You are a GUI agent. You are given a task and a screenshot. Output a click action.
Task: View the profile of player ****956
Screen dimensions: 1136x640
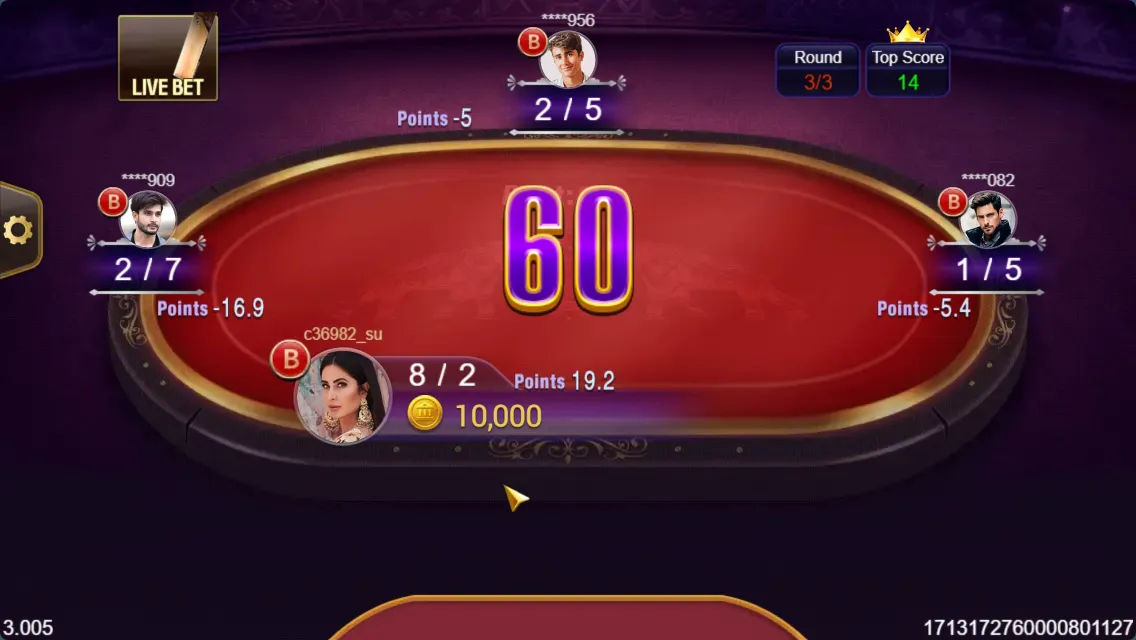click(x=567, y=60)
